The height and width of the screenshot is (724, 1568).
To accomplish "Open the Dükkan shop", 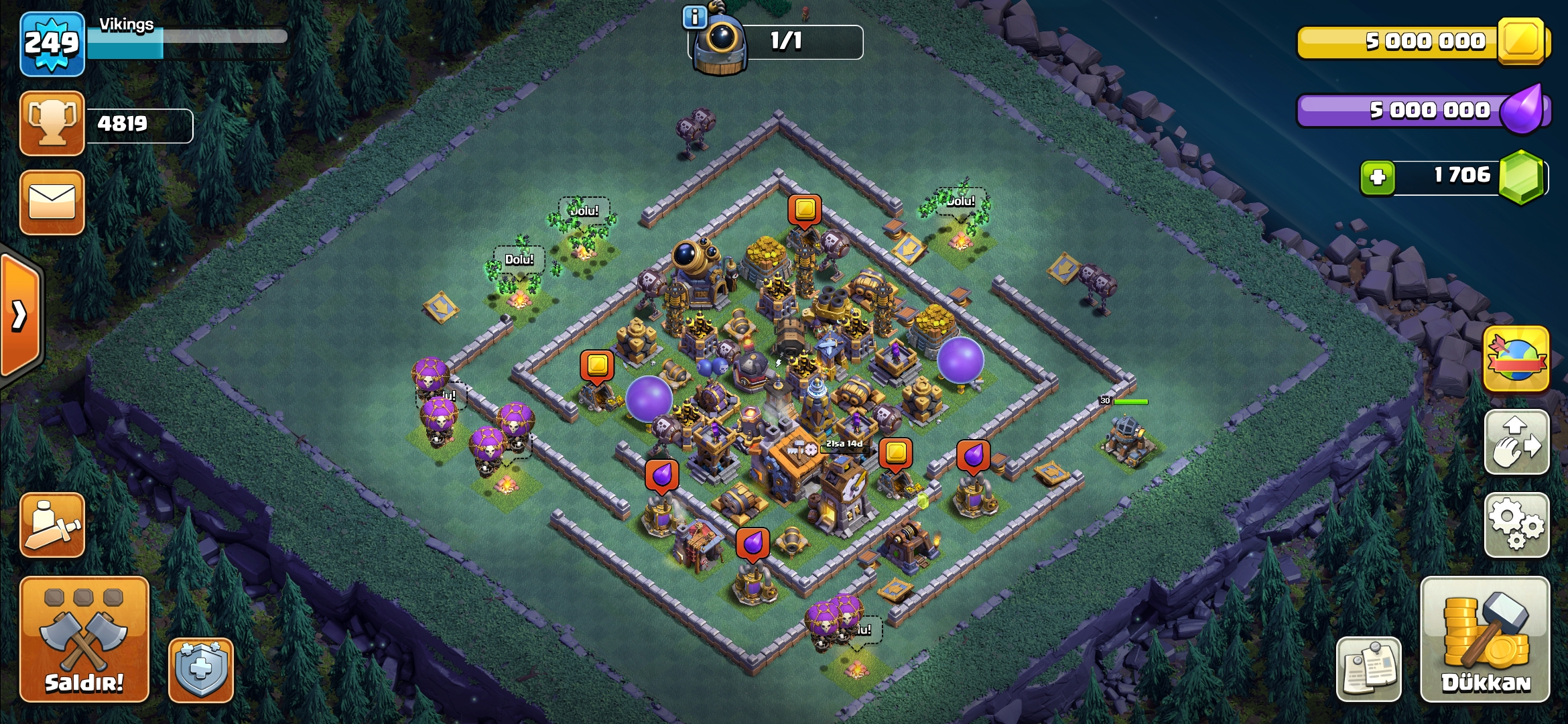I will pyautogui.click(x=1485, y=639).
